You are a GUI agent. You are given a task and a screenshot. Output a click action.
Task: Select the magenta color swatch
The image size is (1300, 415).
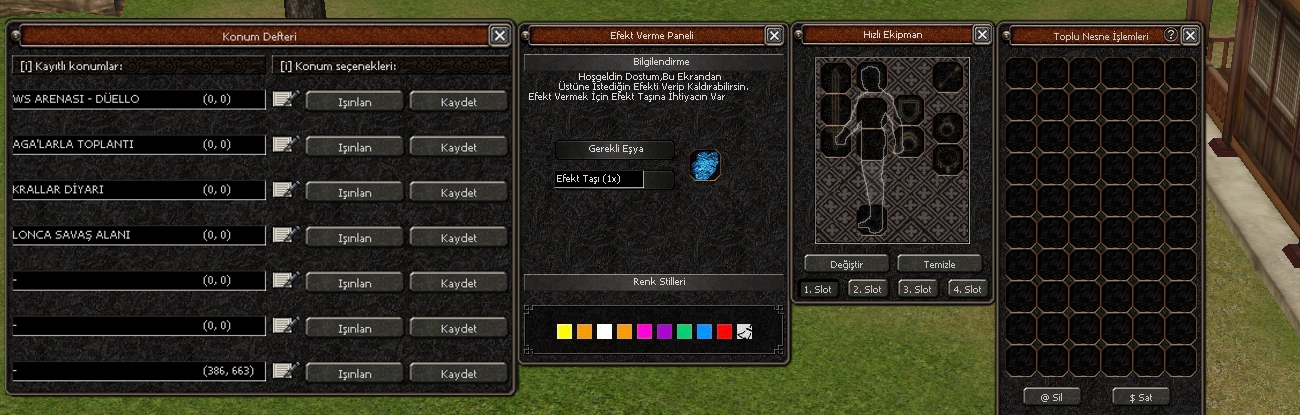(644, 331)
